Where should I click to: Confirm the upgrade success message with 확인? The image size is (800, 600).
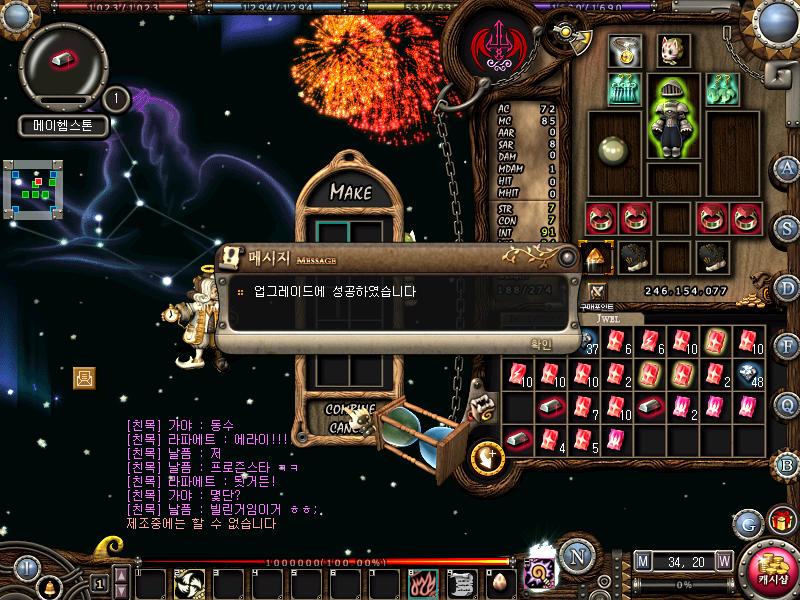coord(541,343)
